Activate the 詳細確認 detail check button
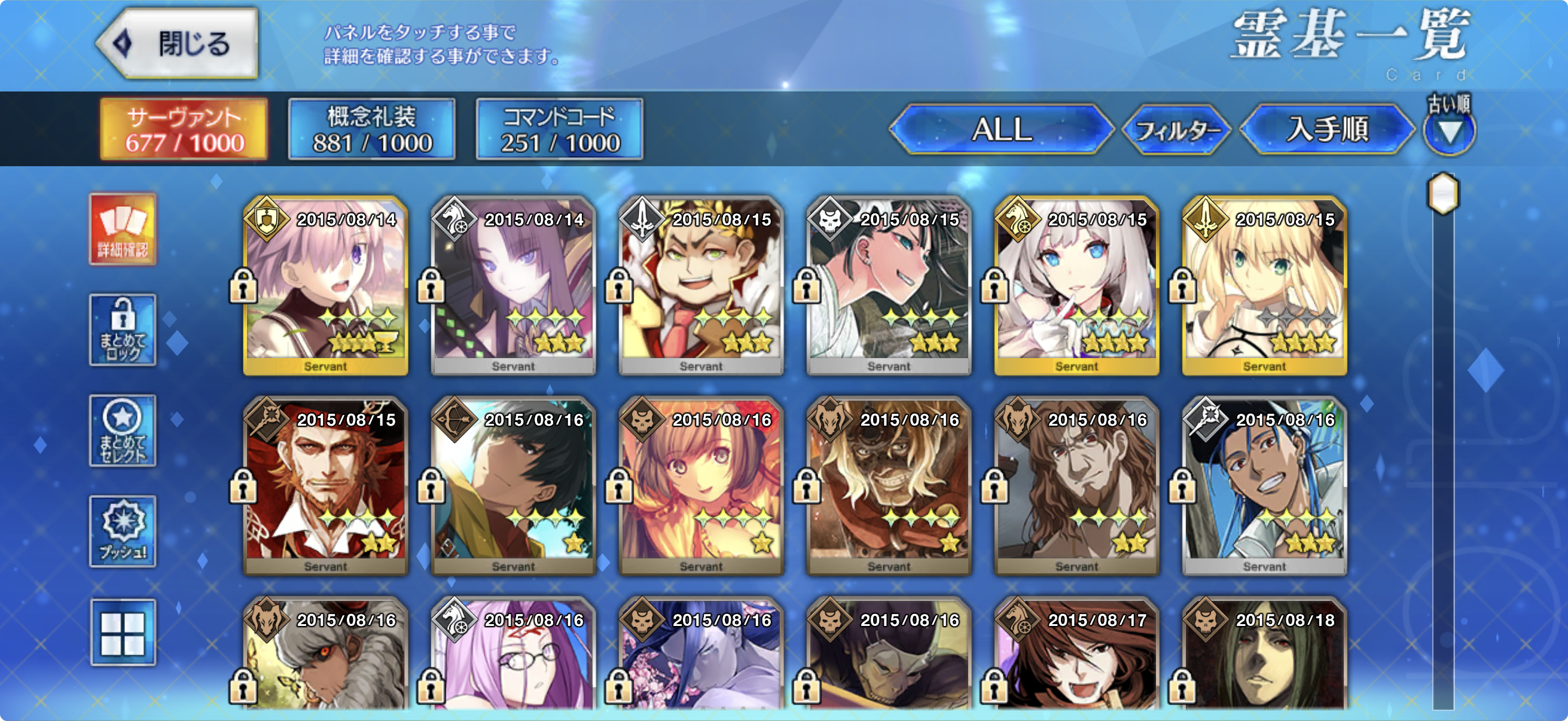This screenshot has width=1568, height=721. [x=123, y=230]
